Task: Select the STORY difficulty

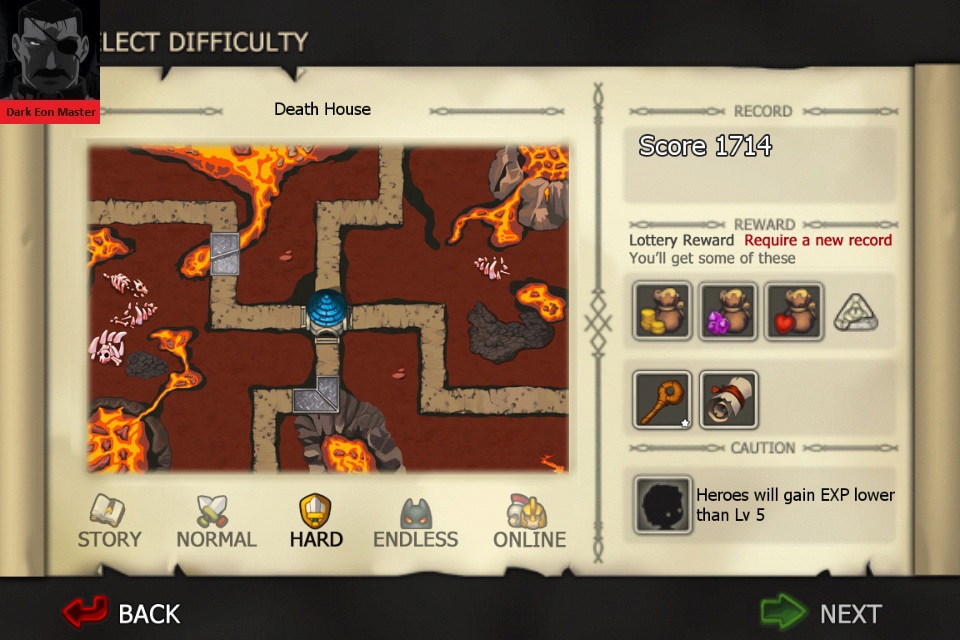Action: [109, 523]
